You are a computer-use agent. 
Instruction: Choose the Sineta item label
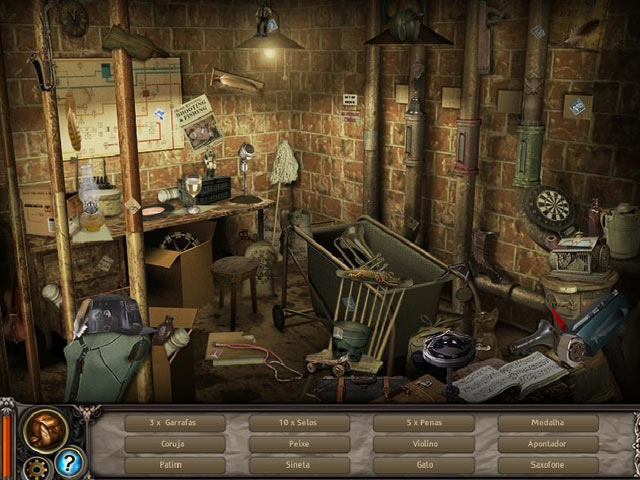tap(299, 465)
